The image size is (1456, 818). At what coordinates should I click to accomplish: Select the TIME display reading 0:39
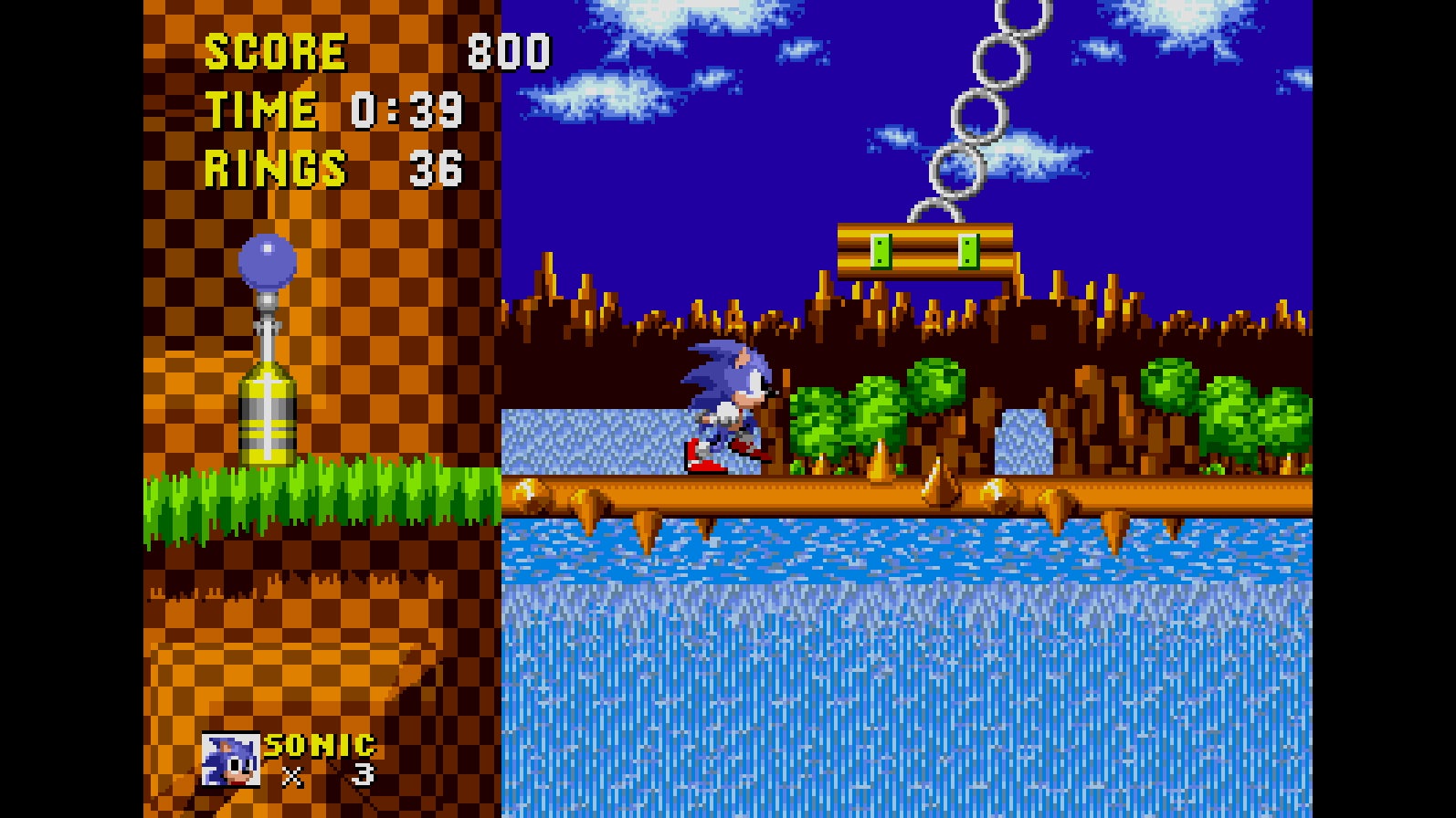(406, 110)
